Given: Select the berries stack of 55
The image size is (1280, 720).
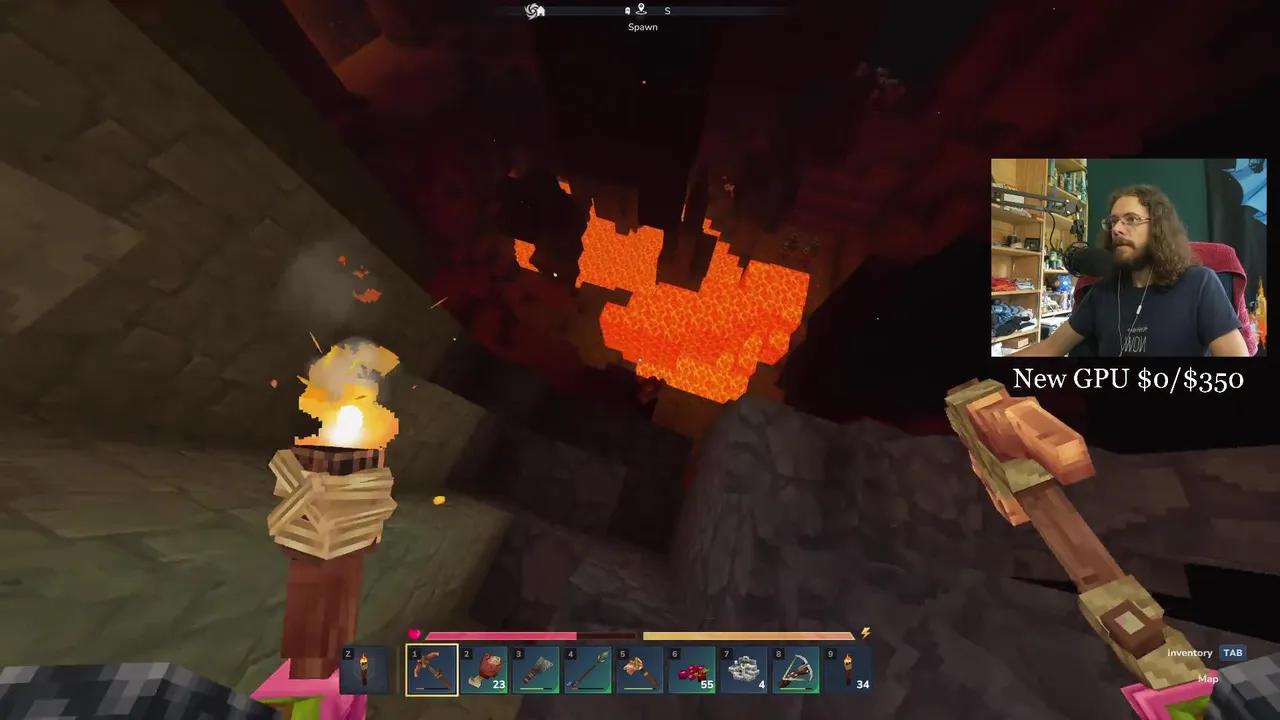Looking at the screenshot, I should 691,669.
